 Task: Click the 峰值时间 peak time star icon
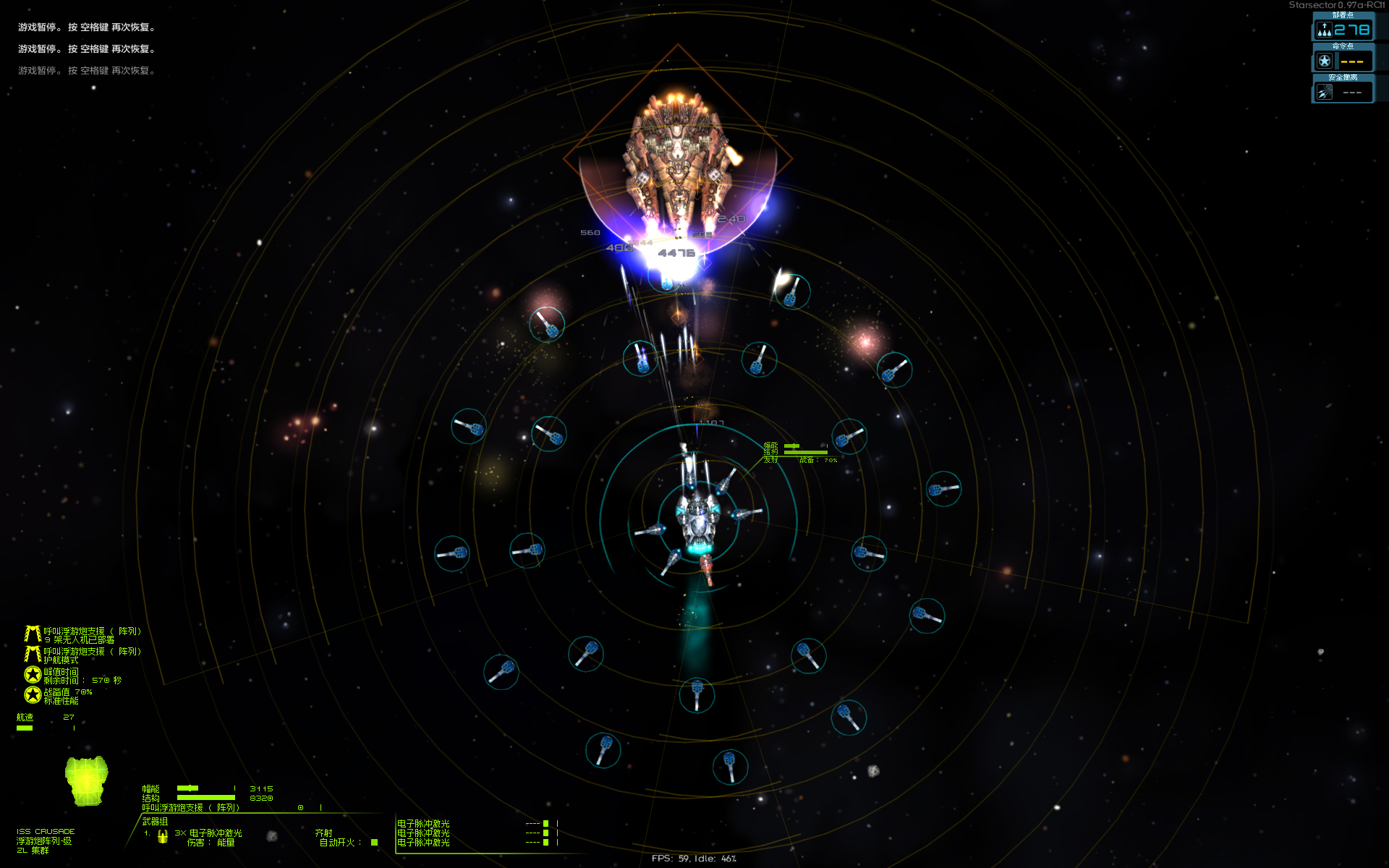point(31,673)
